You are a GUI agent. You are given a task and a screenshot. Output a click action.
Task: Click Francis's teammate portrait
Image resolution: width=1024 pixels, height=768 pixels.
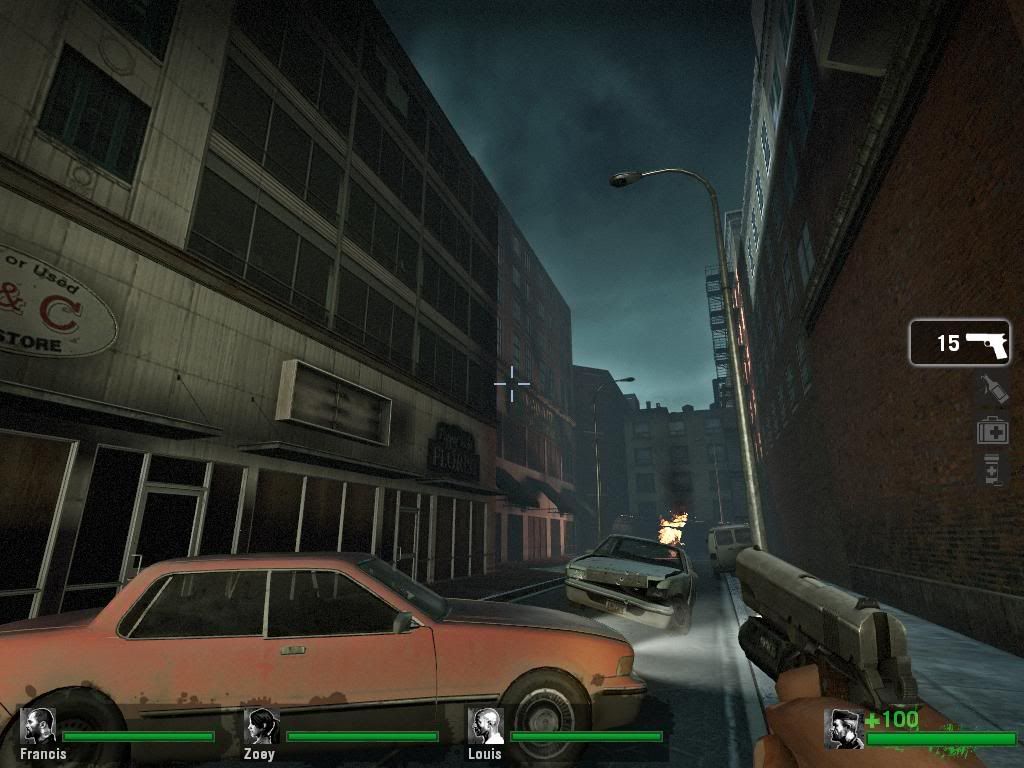[x=40, y=726]
